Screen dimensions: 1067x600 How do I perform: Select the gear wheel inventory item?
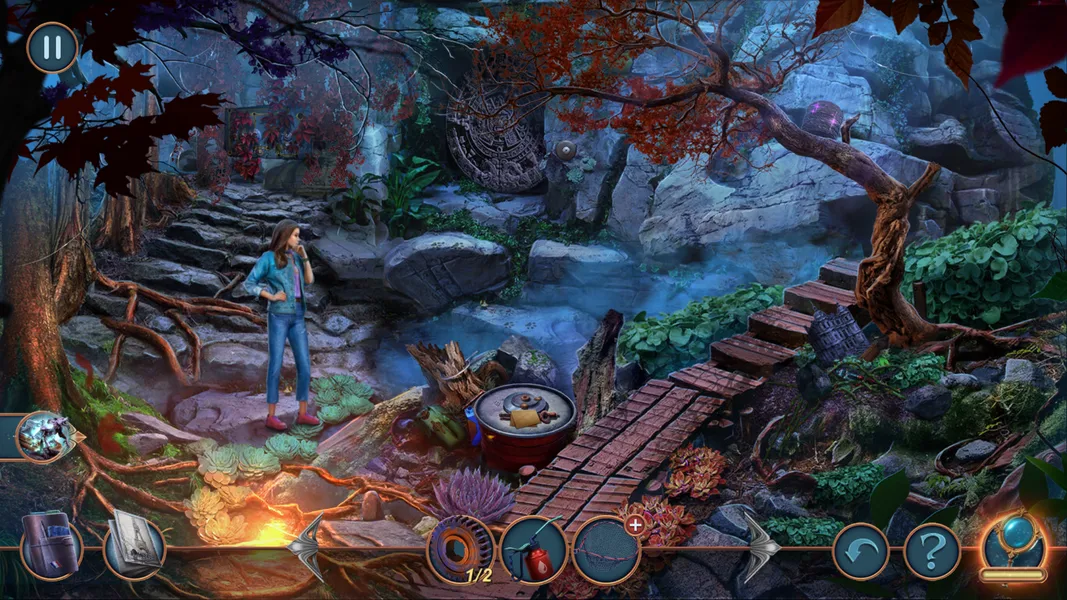click(x=461, y=549)
